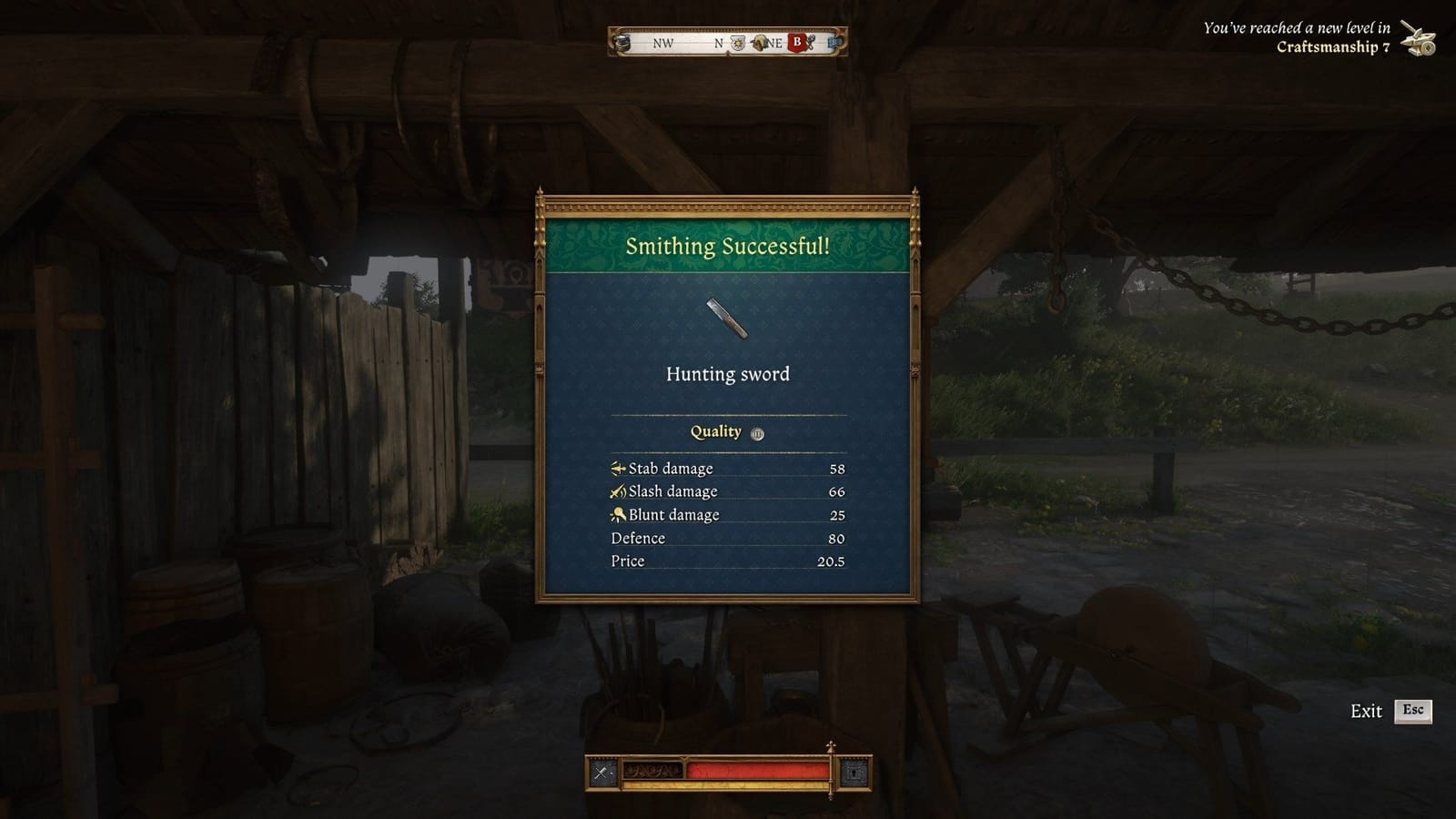Viewport: 1456px width, 819px height.
Task: Click the Smithing Successful title banner
Action: [x=726, y=245]
